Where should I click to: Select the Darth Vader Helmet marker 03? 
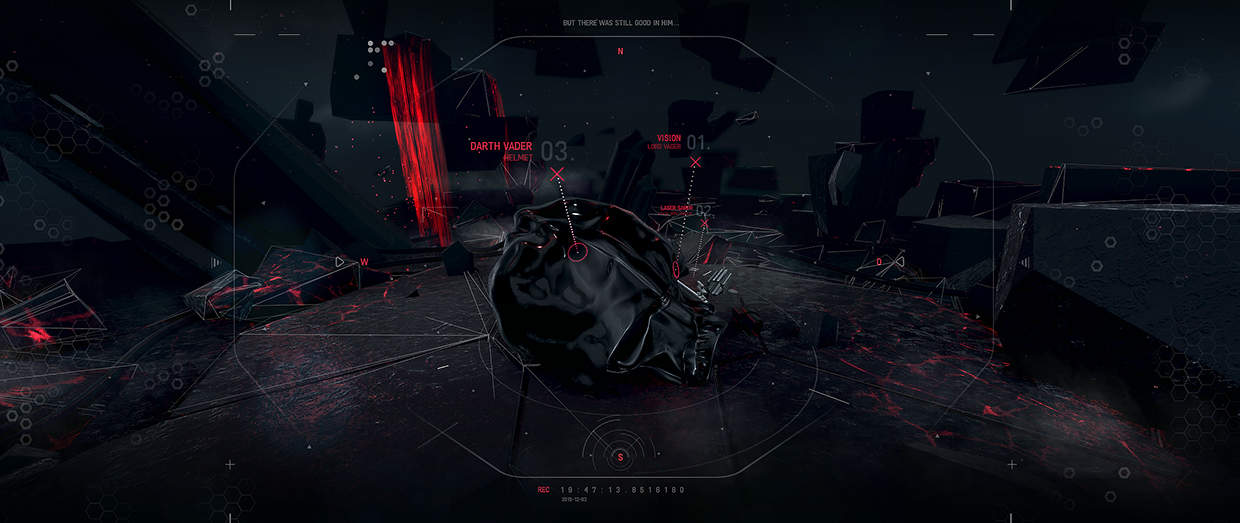tap(557, 174)
